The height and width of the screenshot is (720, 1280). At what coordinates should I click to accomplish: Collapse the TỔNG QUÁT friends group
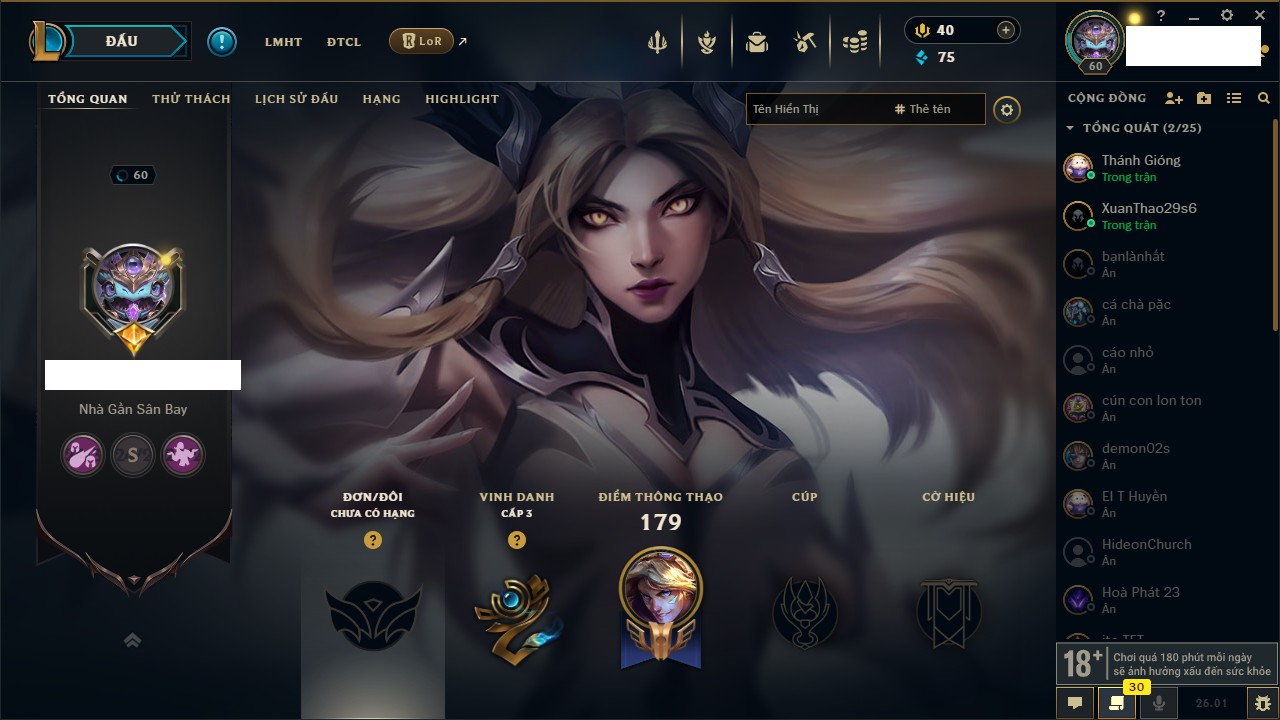pos(1071,128)
